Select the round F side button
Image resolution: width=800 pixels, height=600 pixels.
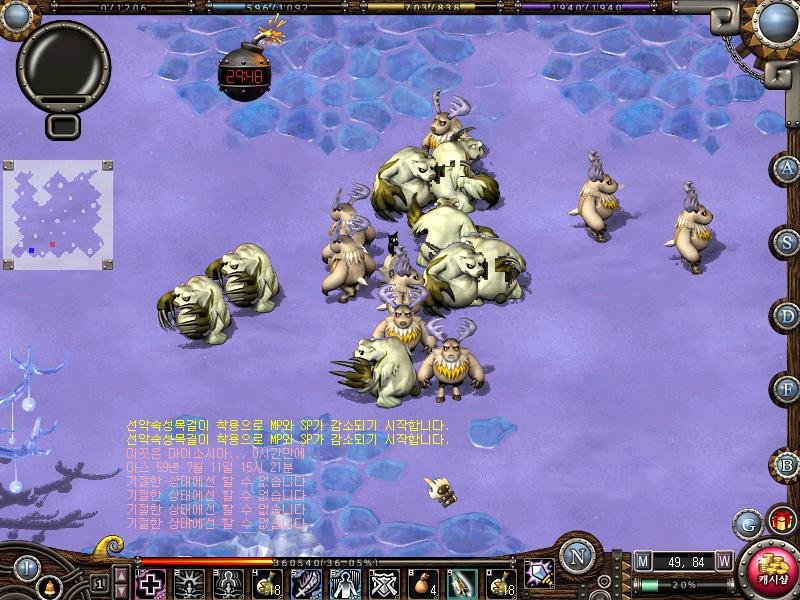coord(788,390)
